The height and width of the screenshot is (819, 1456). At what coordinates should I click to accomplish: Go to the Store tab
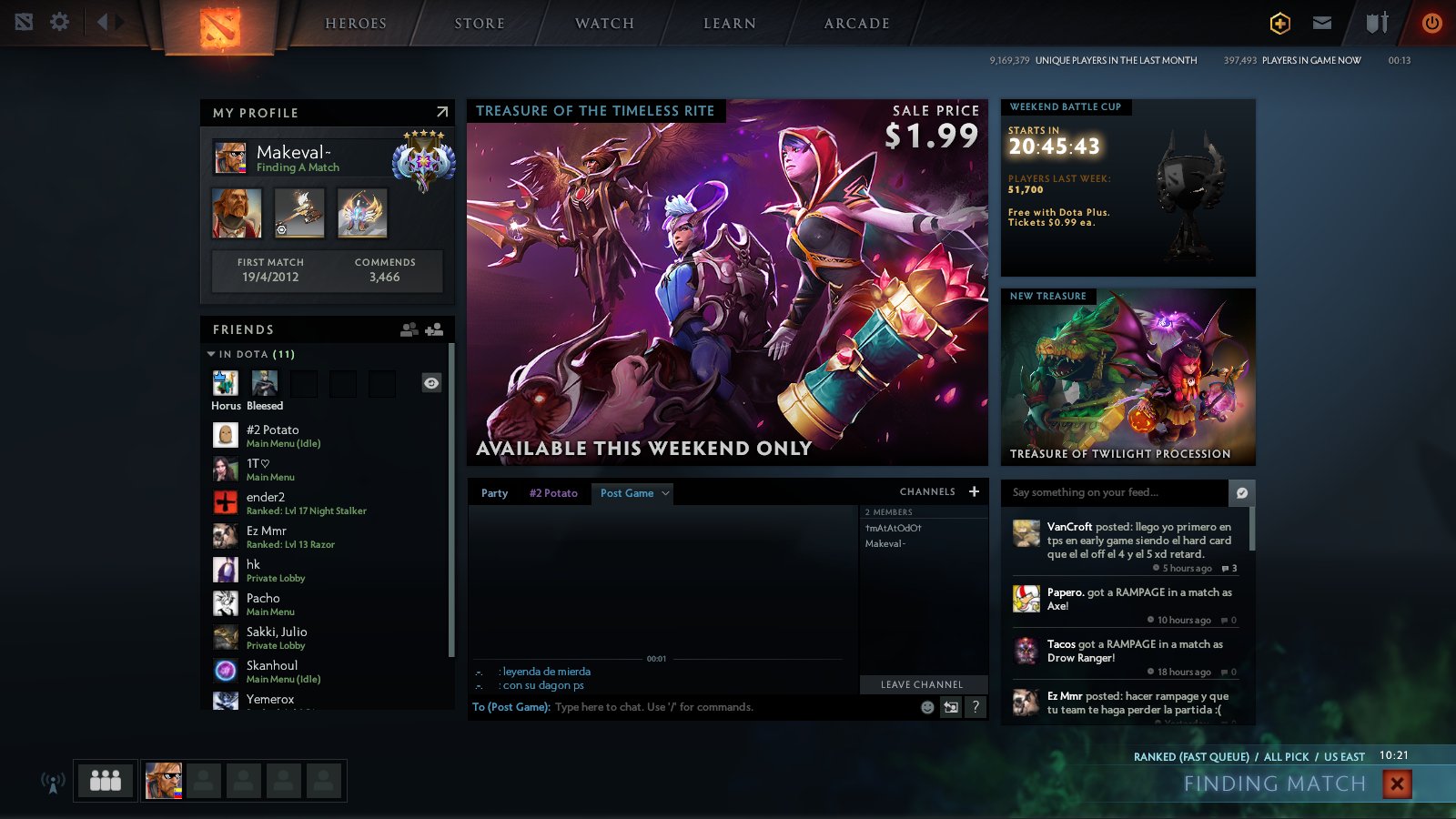click(480, 24)
